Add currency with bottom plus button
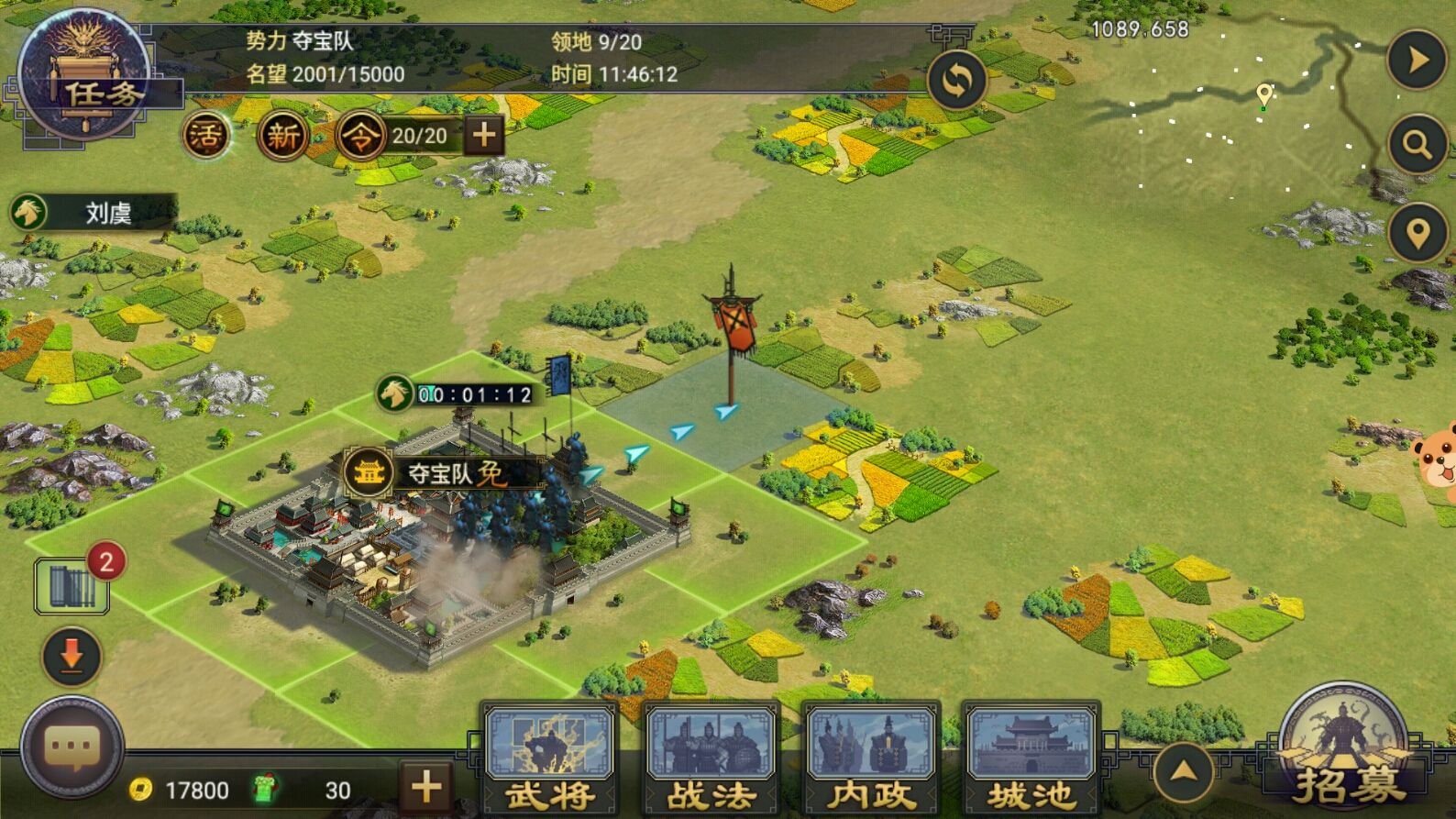Image resolution: width=1456 pixels, height=819 pixels. (425, 787)
